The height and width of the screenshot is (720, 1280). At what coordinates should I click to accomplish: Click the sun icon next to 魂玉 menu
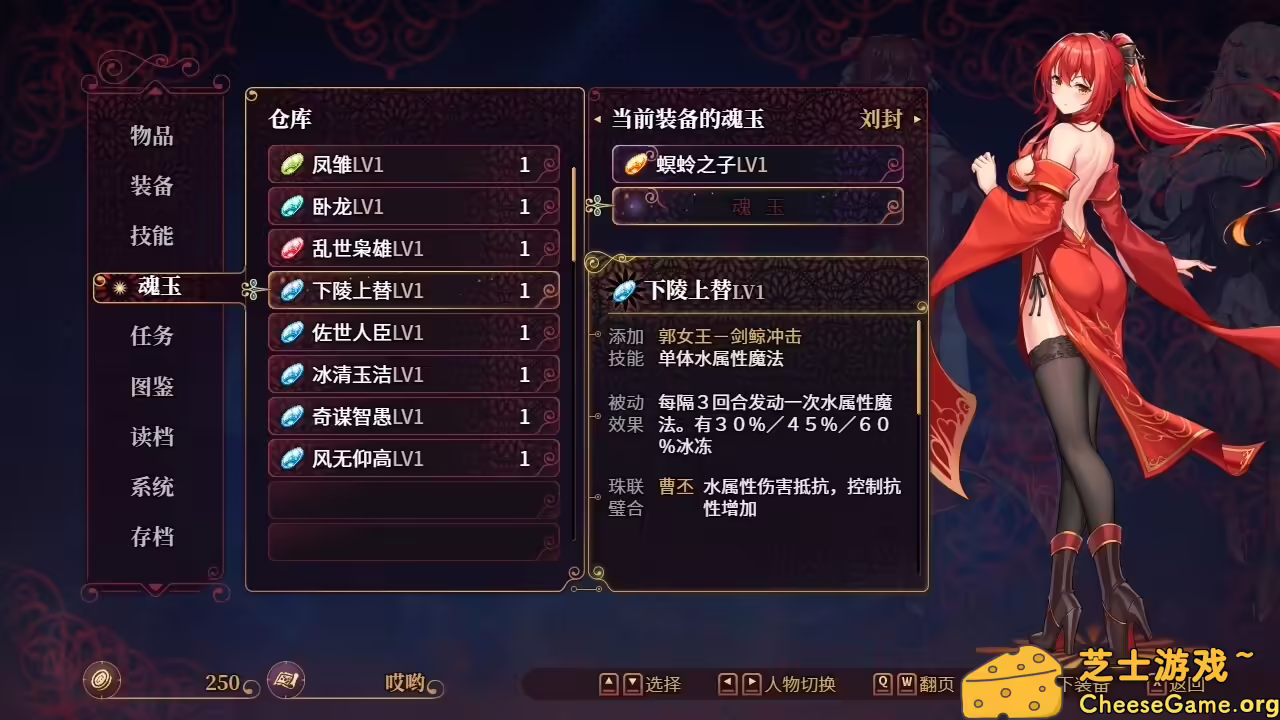click(118, 287)
